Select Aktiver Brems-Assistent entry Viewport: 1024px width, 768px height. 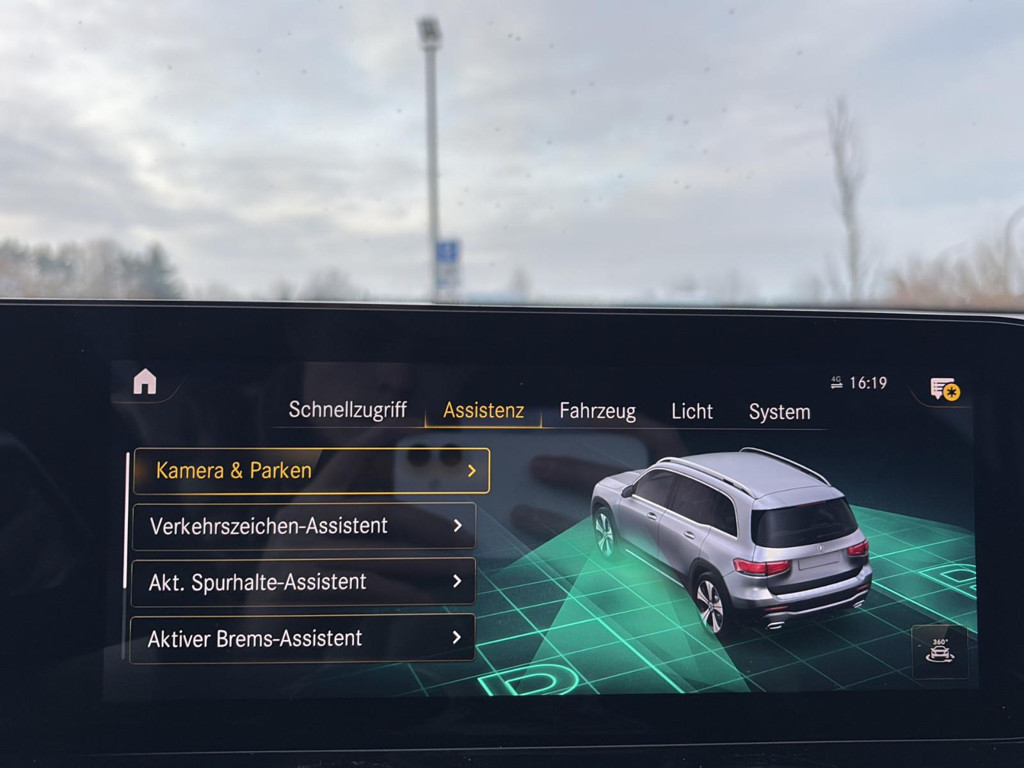tap(302, 638)
